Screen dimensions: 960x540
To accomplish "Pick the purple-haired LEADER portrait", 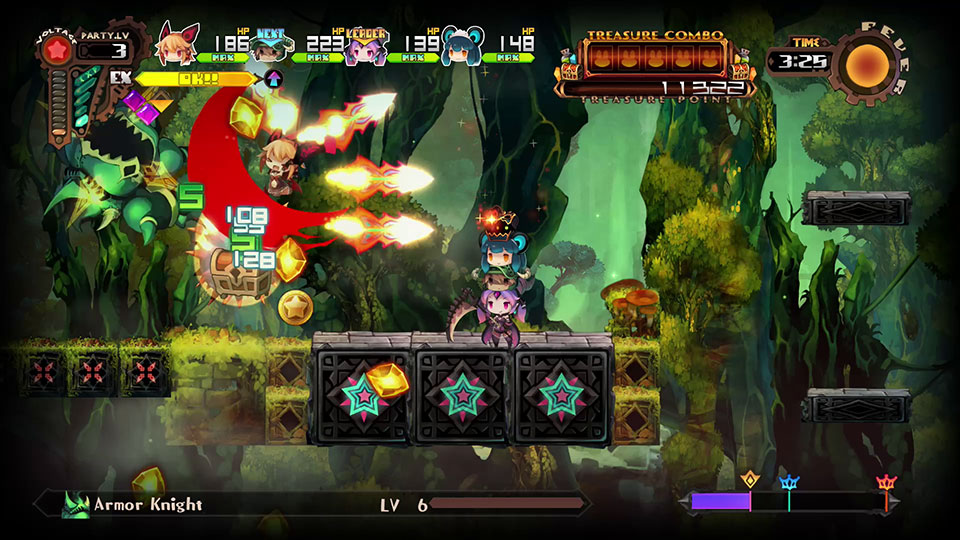I will pyautogui.click(x=366, y=46).
